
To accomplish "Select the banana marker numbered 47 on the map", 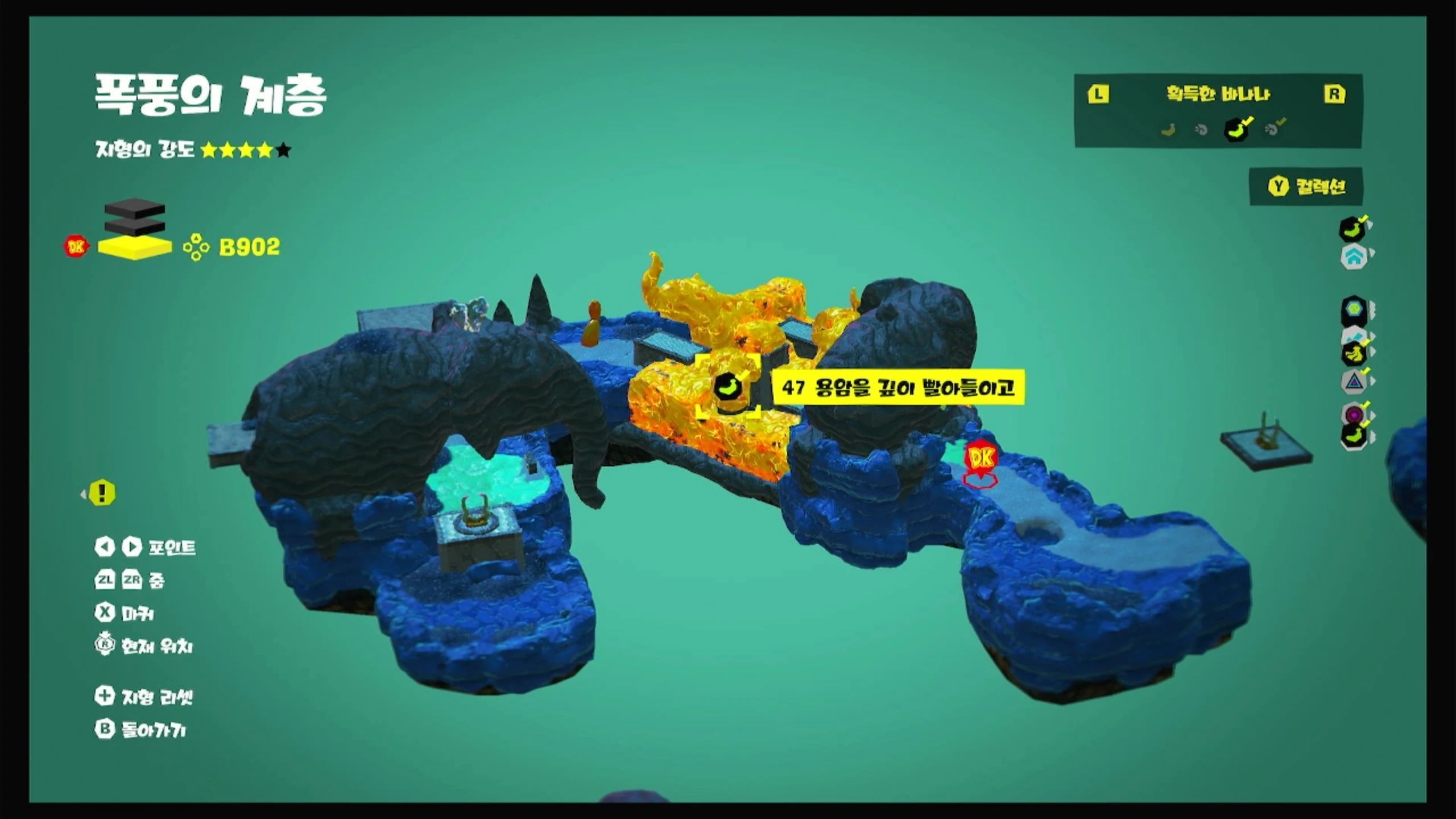I will pos(727,387).
